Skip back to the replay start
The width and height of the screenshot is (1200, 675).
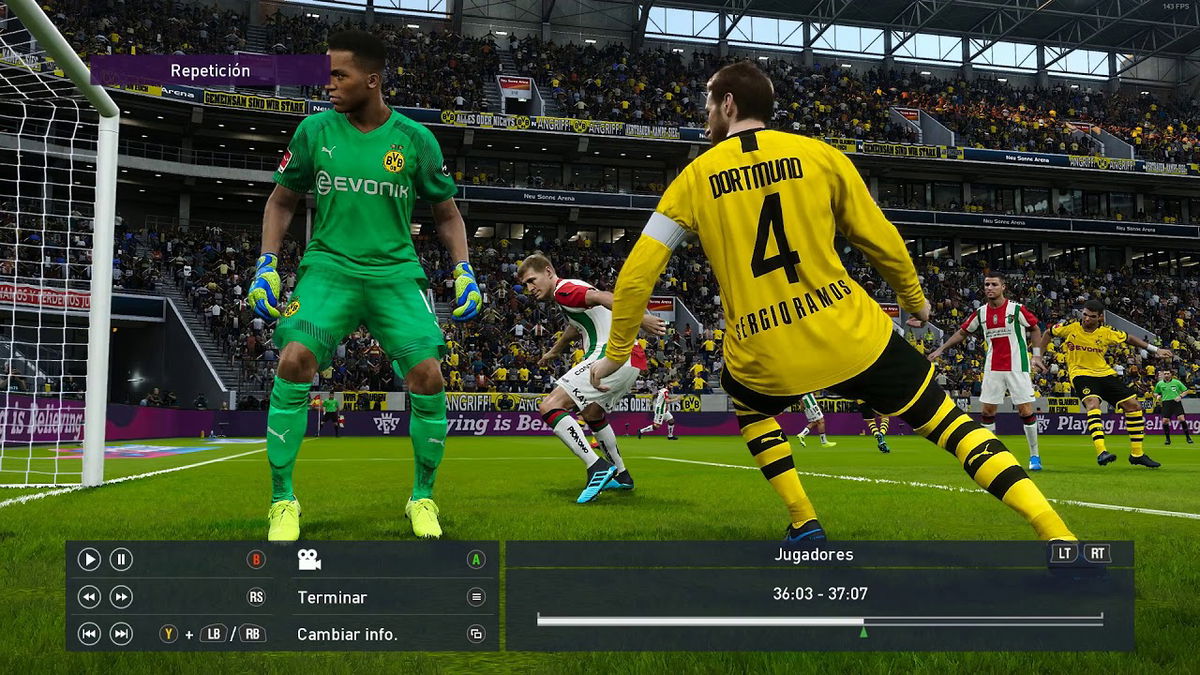[89, 634]
